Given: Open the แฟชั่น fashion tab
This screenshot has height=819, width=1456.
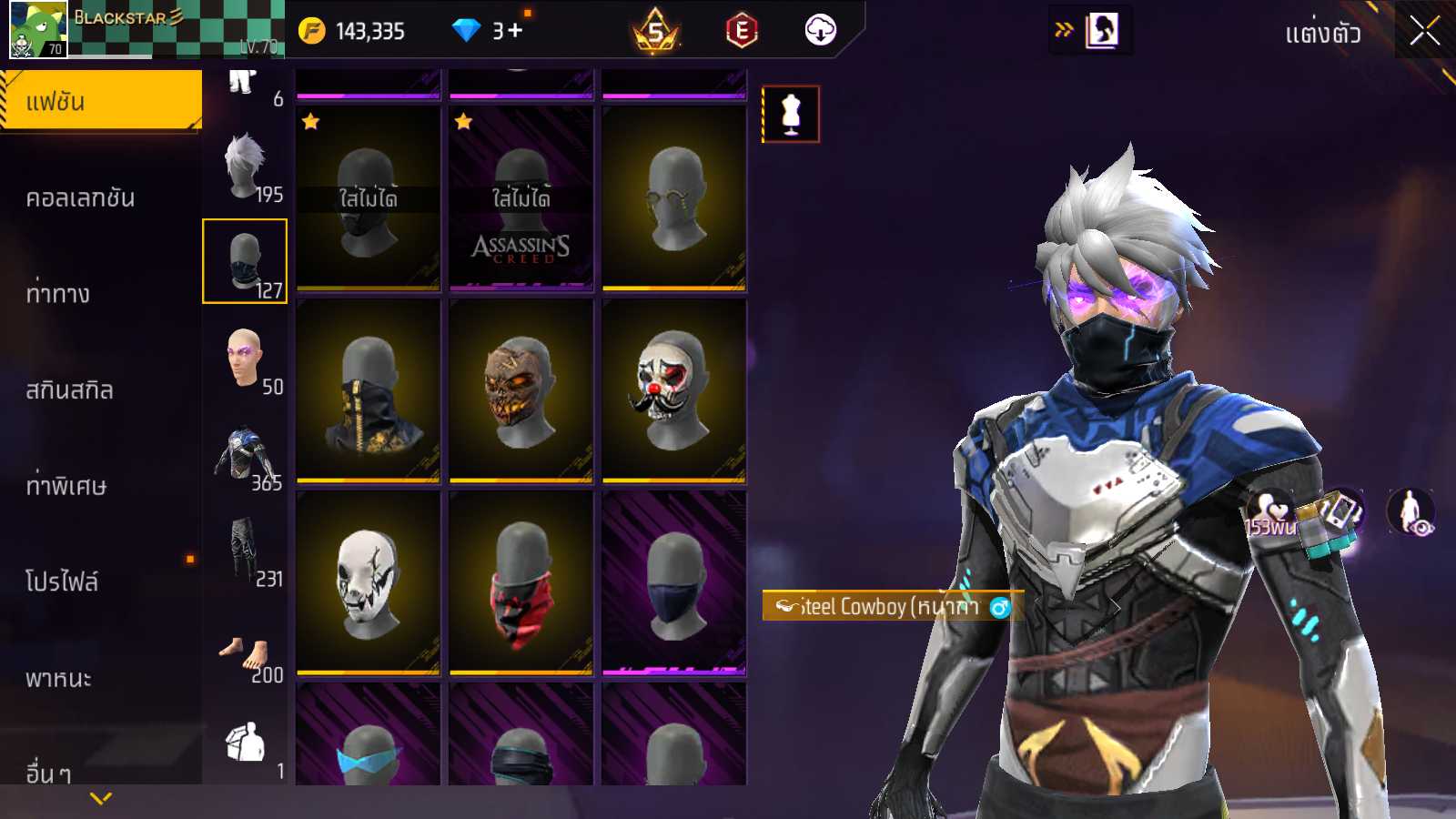Looking at the screenshot, I should pos(100,101).
